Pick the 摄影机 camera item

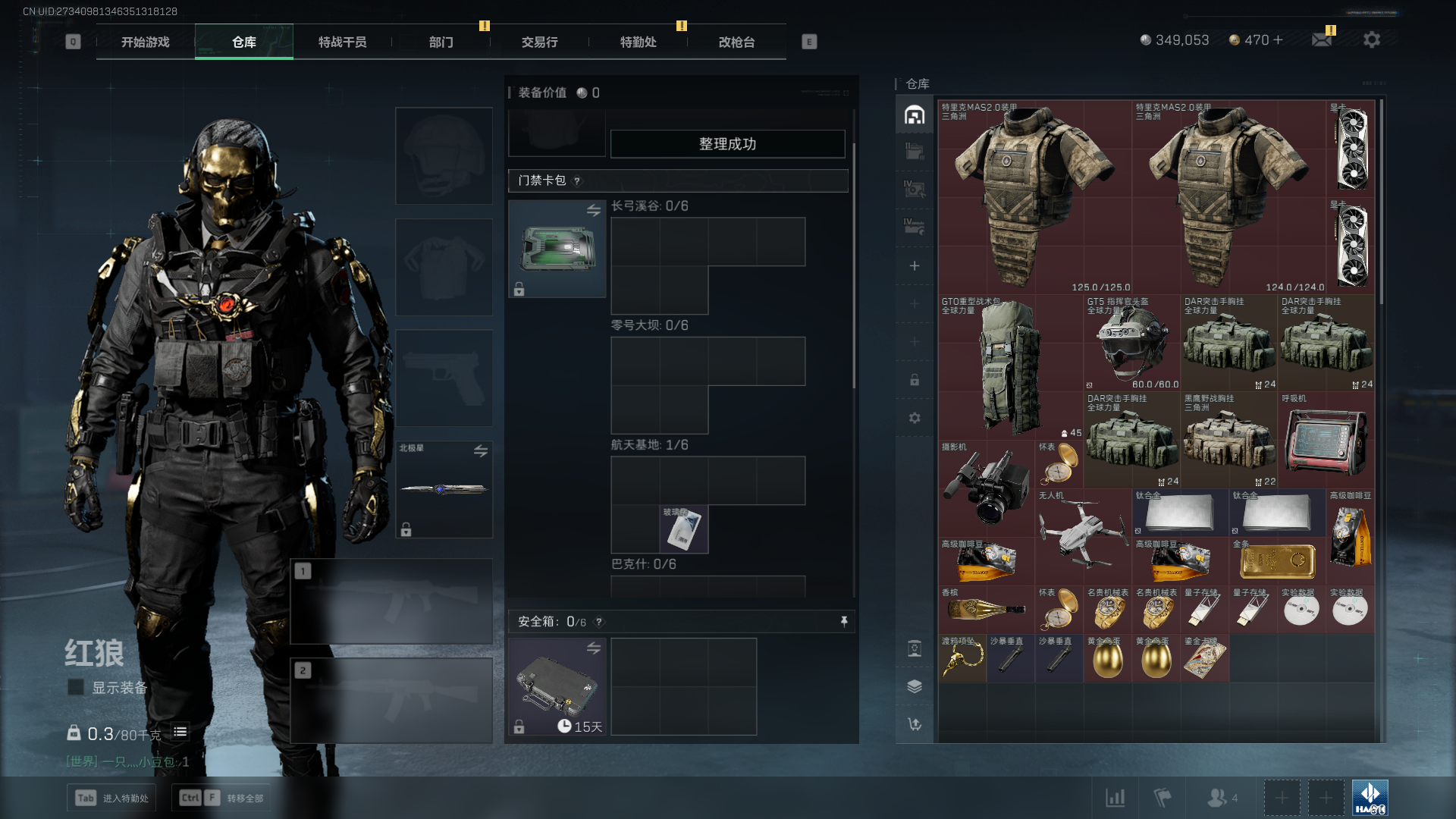[x=986, y=487]
